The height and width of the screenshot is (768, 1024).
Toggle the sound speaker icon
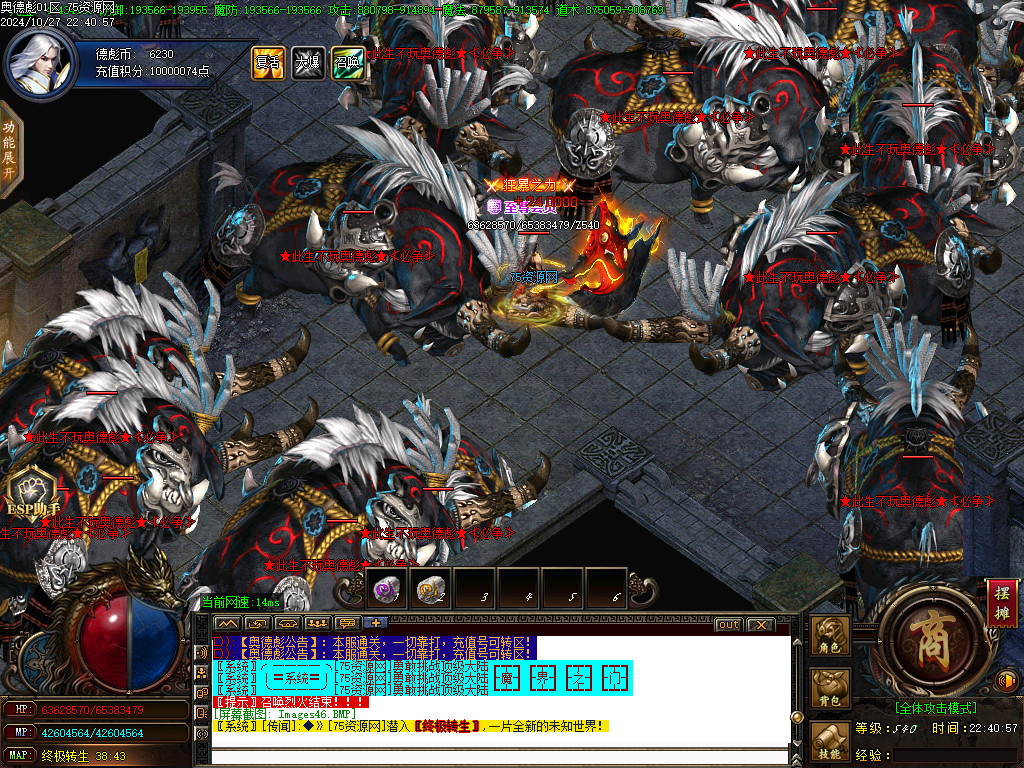click(x=1008, y=681)
